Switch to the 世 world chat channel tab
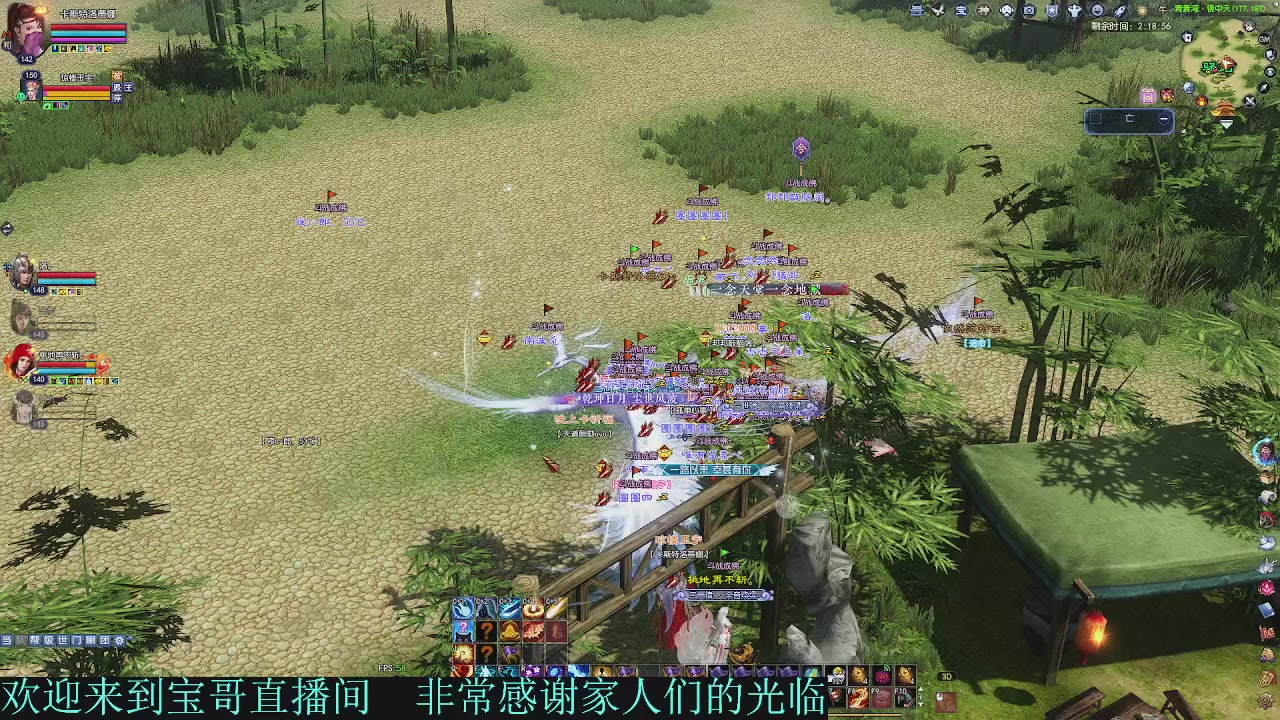 63,641
